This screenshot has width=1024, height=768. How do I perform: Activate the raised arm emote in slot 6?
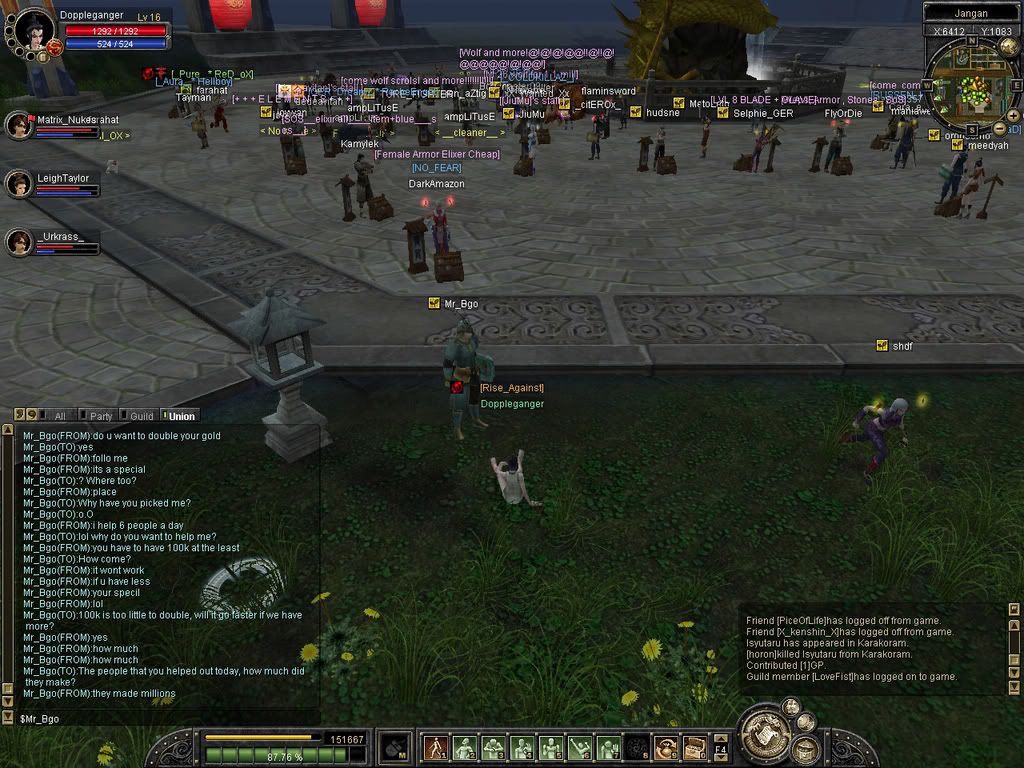[x=580, y=747]
